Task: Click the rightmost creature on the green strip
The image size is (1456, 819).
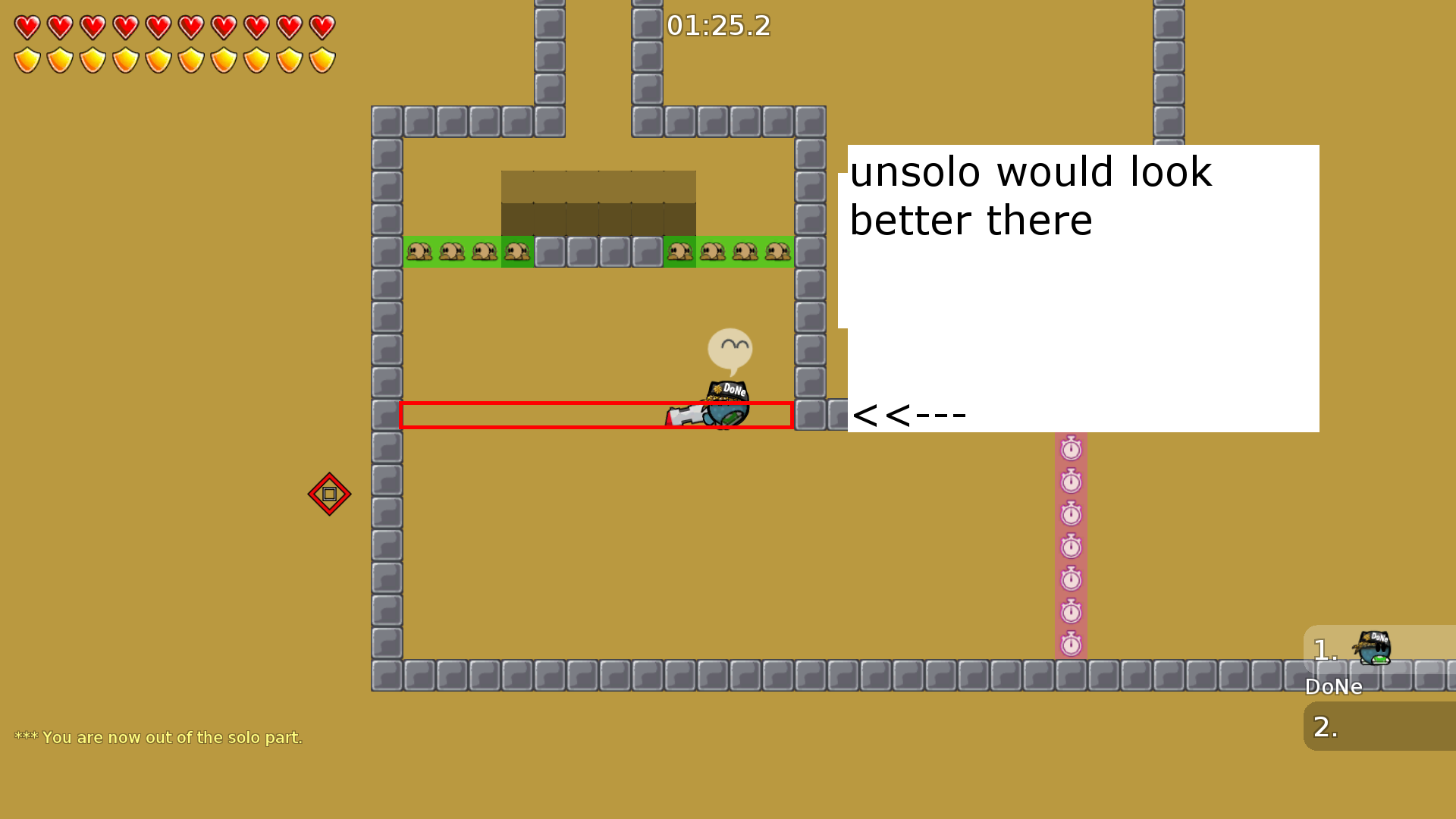Action: (x=777, y=251)
